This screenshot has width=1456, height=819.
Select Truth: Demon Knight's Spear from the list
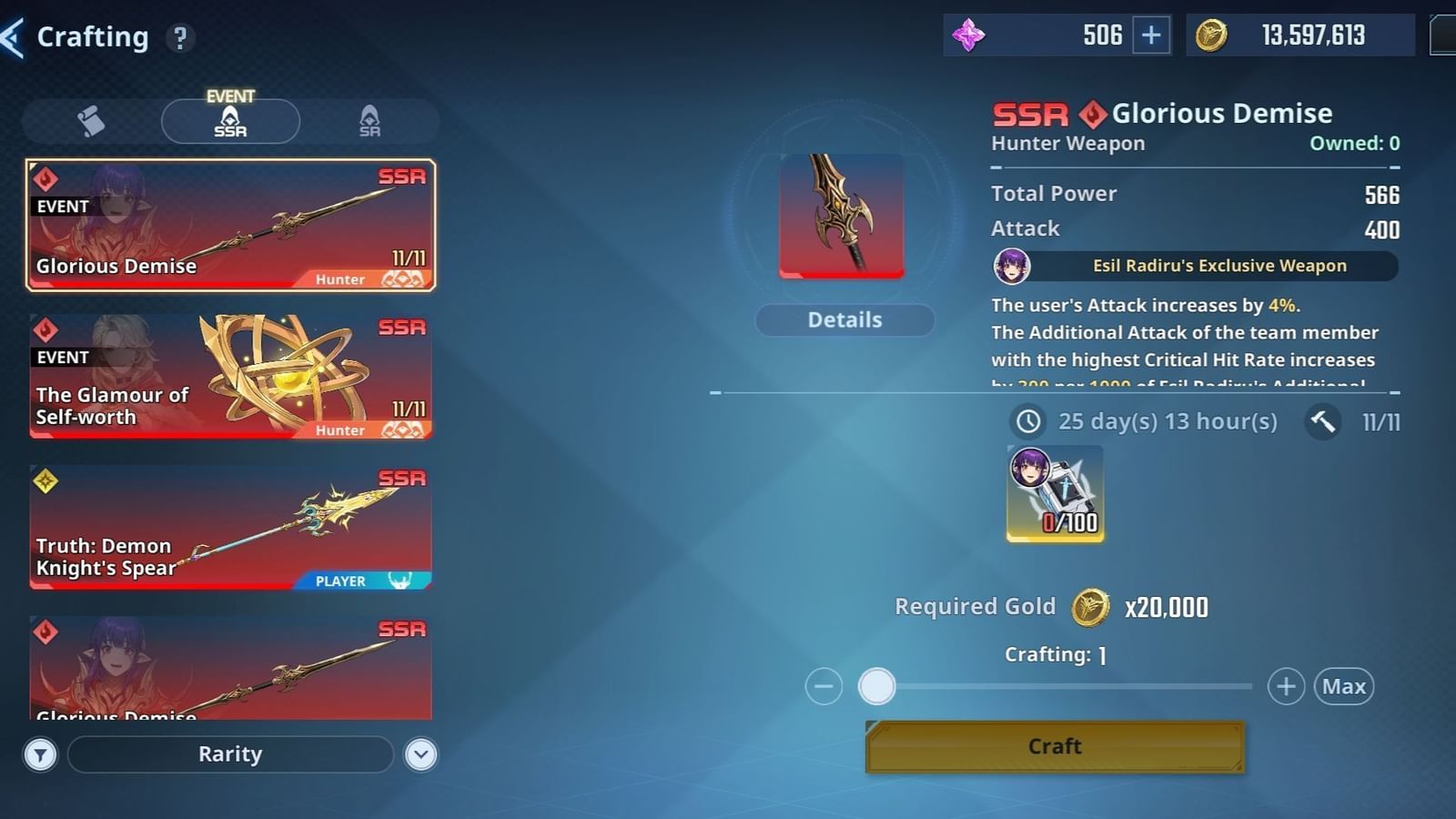pos(229,527)
